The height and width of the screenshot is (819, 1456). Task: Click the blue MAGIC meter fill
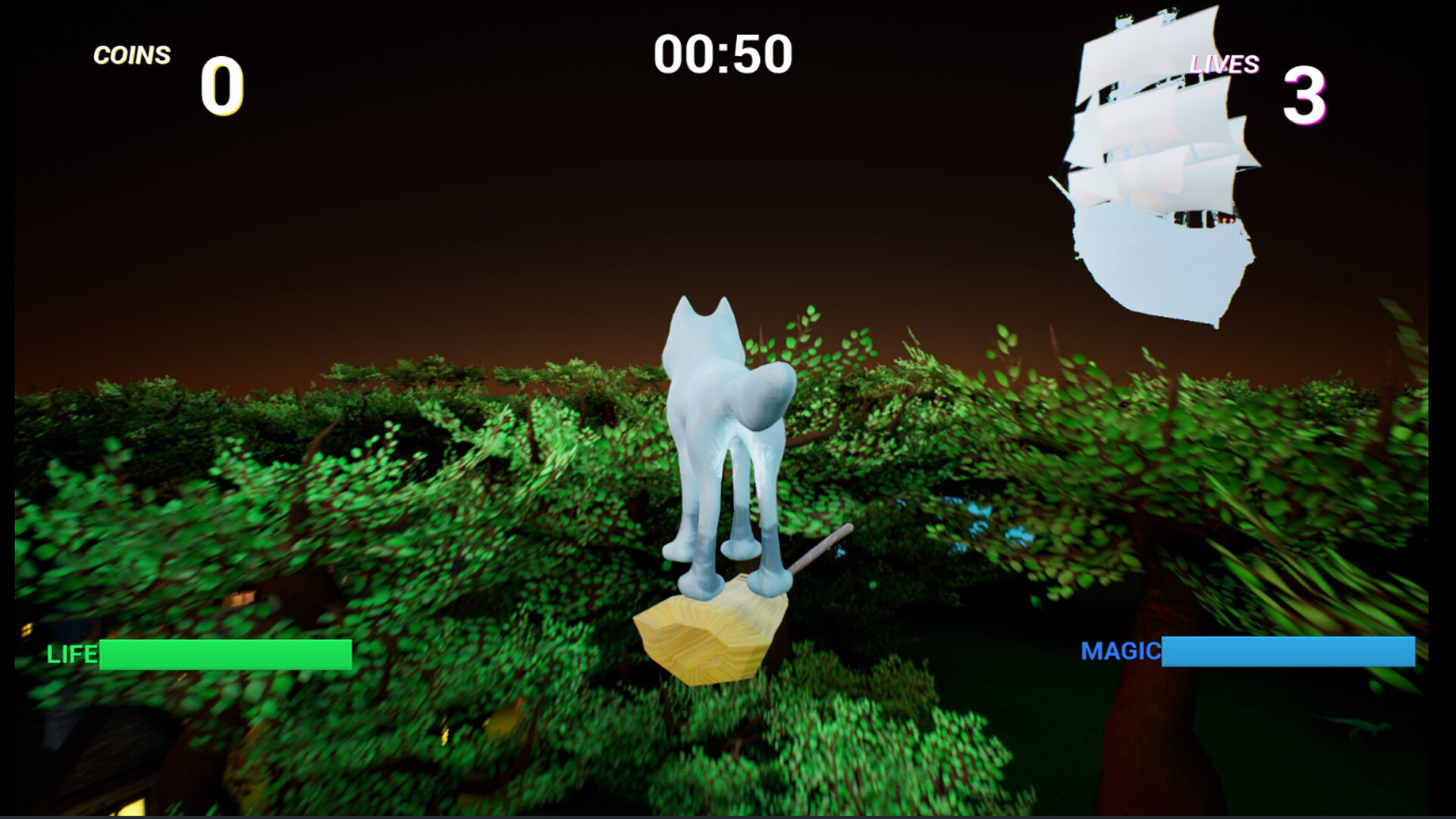tap(1289, 651)
